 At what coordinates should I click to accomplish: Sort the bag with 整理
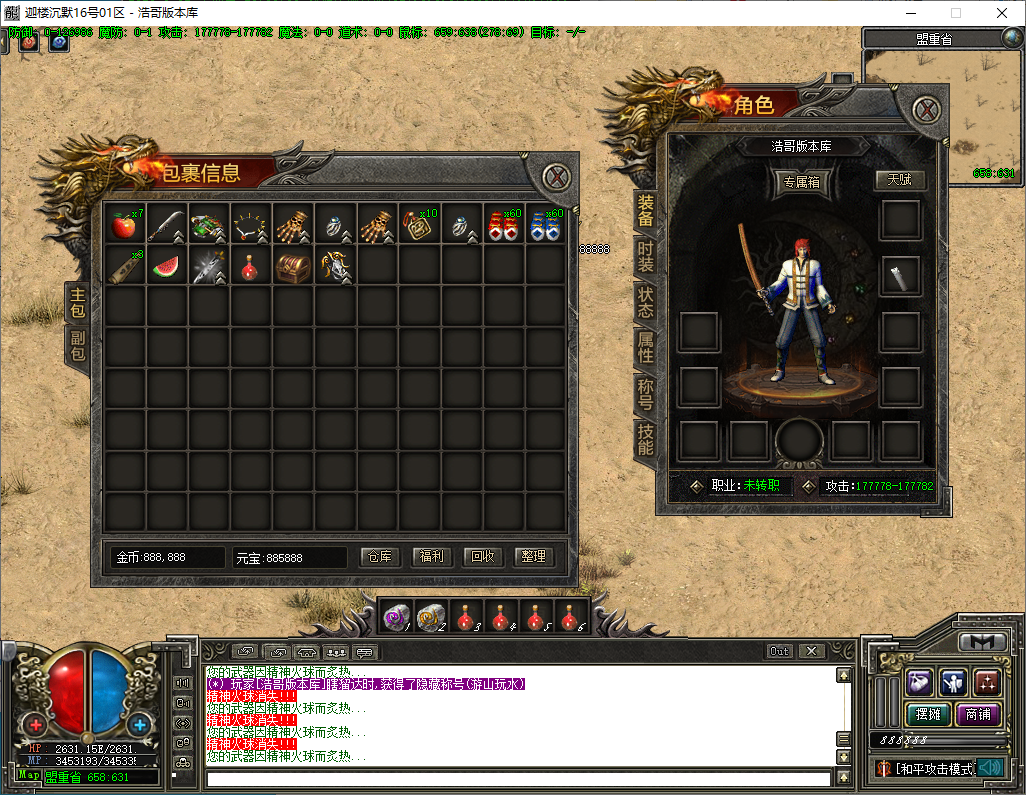(x=534, y=556)
